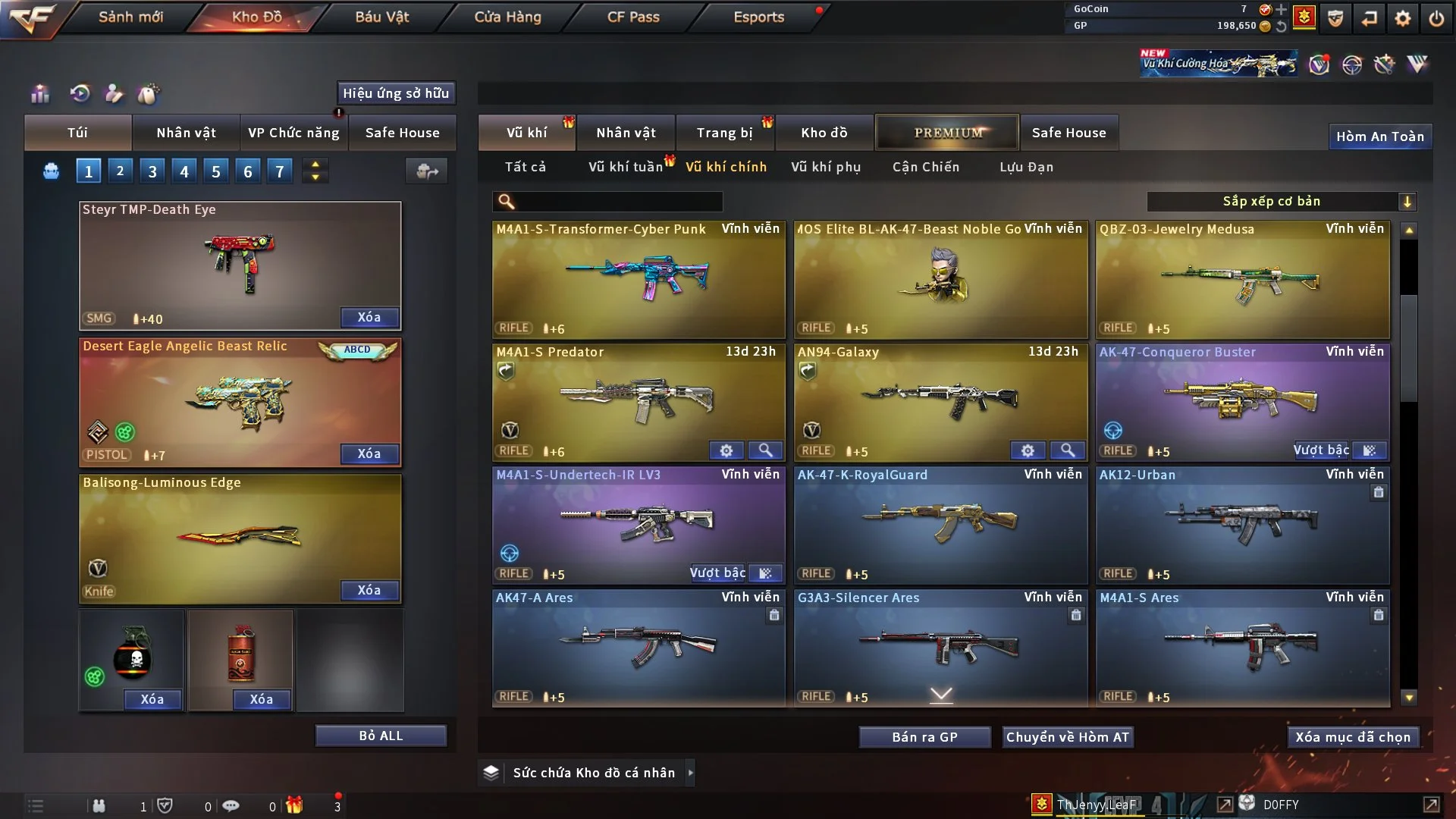The width and height of the screenshot is (1456, 819).
Task: Open the gear settings icon in top bar
Action: (1402, 18)
